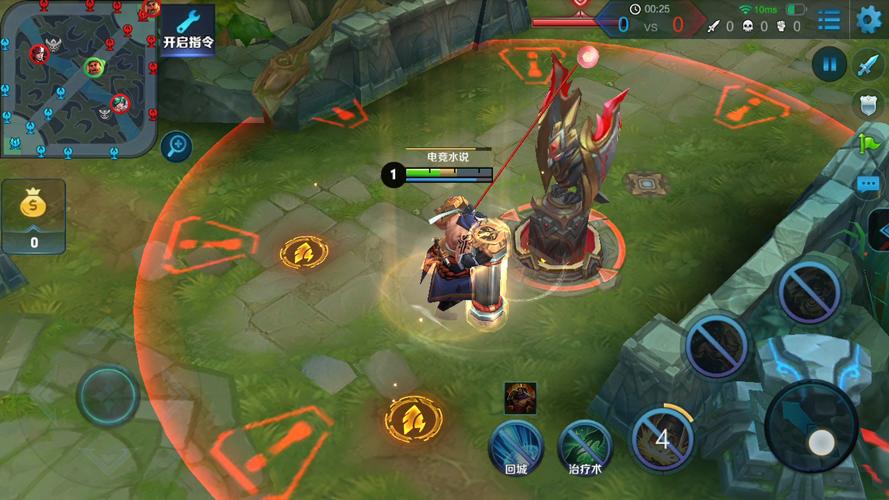889x500 pixels.
Task: Open the chat bubble panel
Action: [x=867, y=184]
